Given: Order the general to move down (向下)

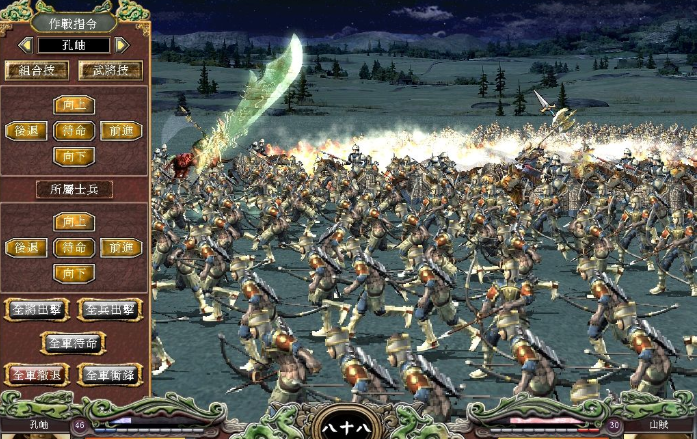Looking at the screenshot, I should [74, 155].
